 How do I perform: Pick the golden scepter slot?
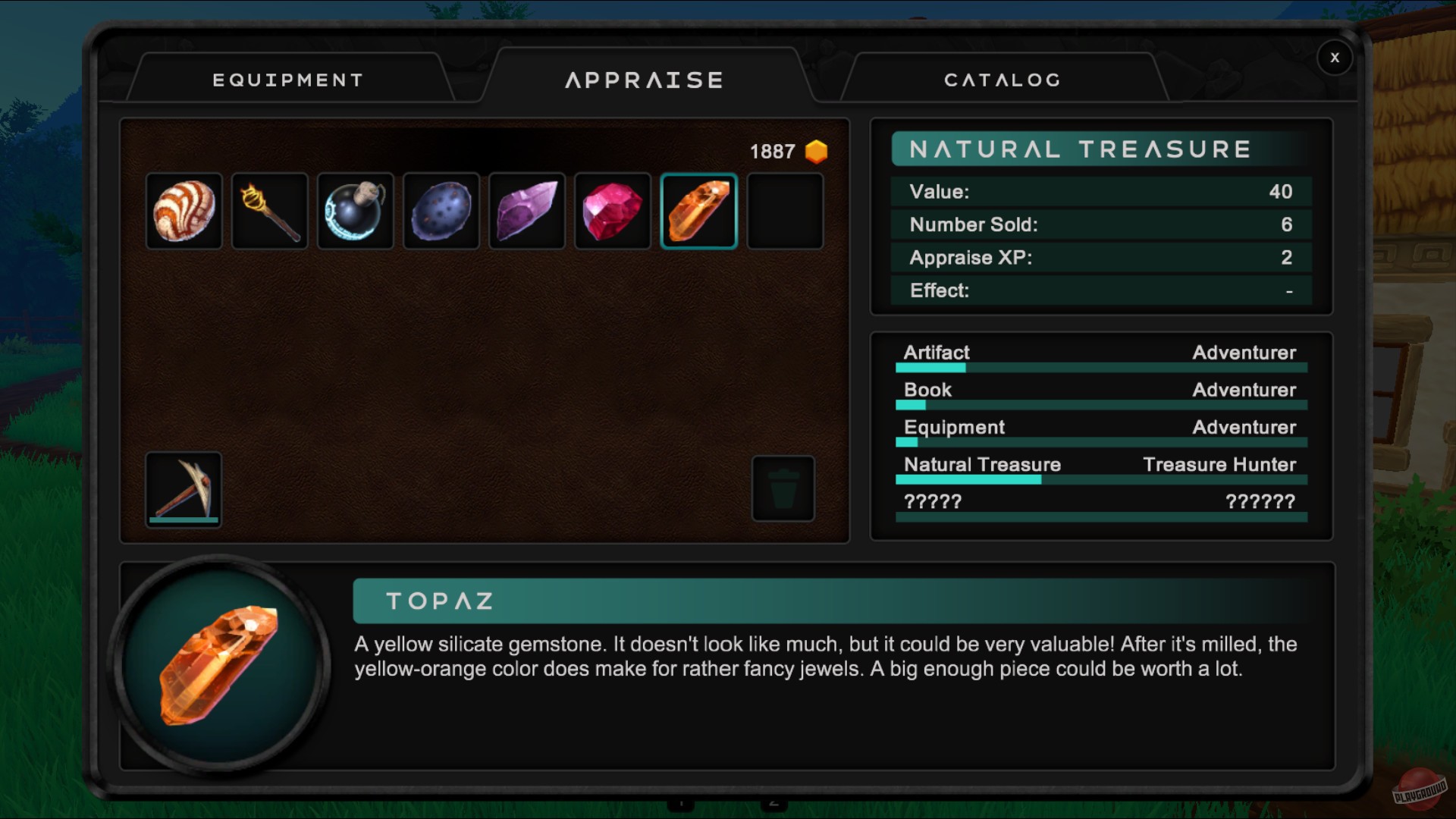[x=270, y=211]
